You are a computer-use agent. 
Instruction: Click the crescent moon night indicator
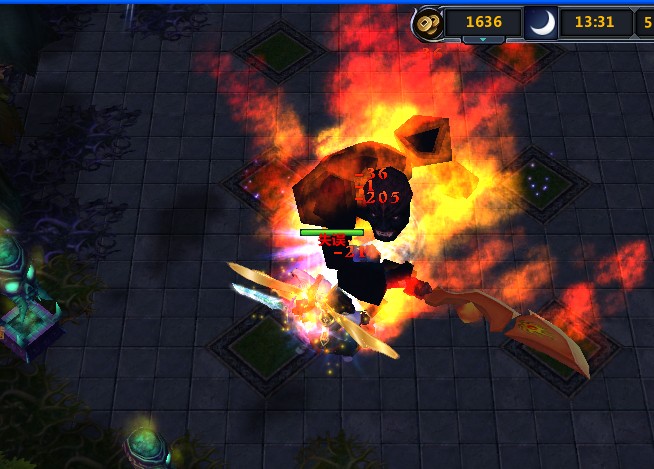541,22
